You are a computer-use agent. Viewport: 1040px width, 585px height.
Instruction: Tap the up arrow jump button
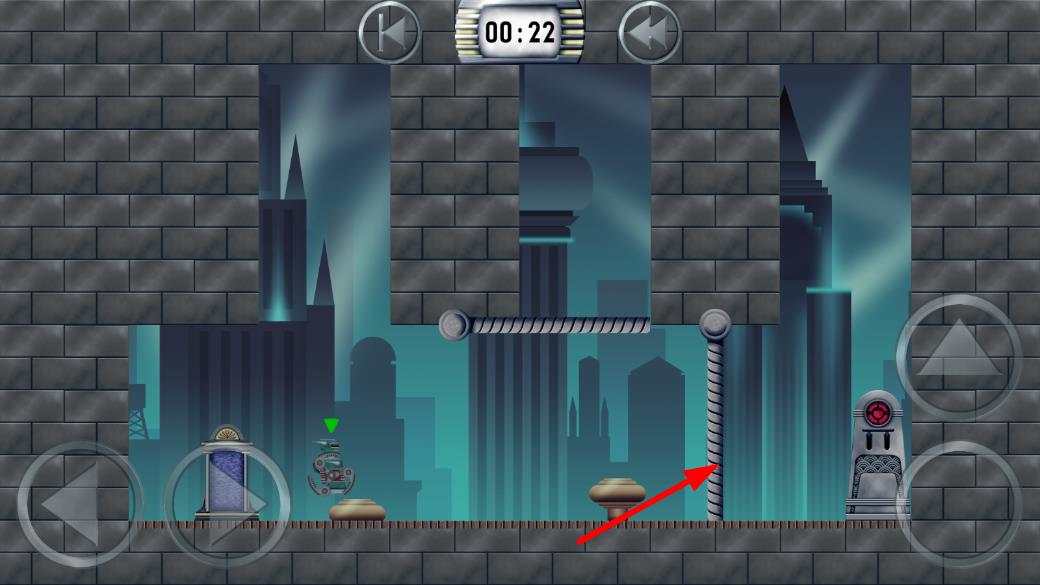click(958, 357)
